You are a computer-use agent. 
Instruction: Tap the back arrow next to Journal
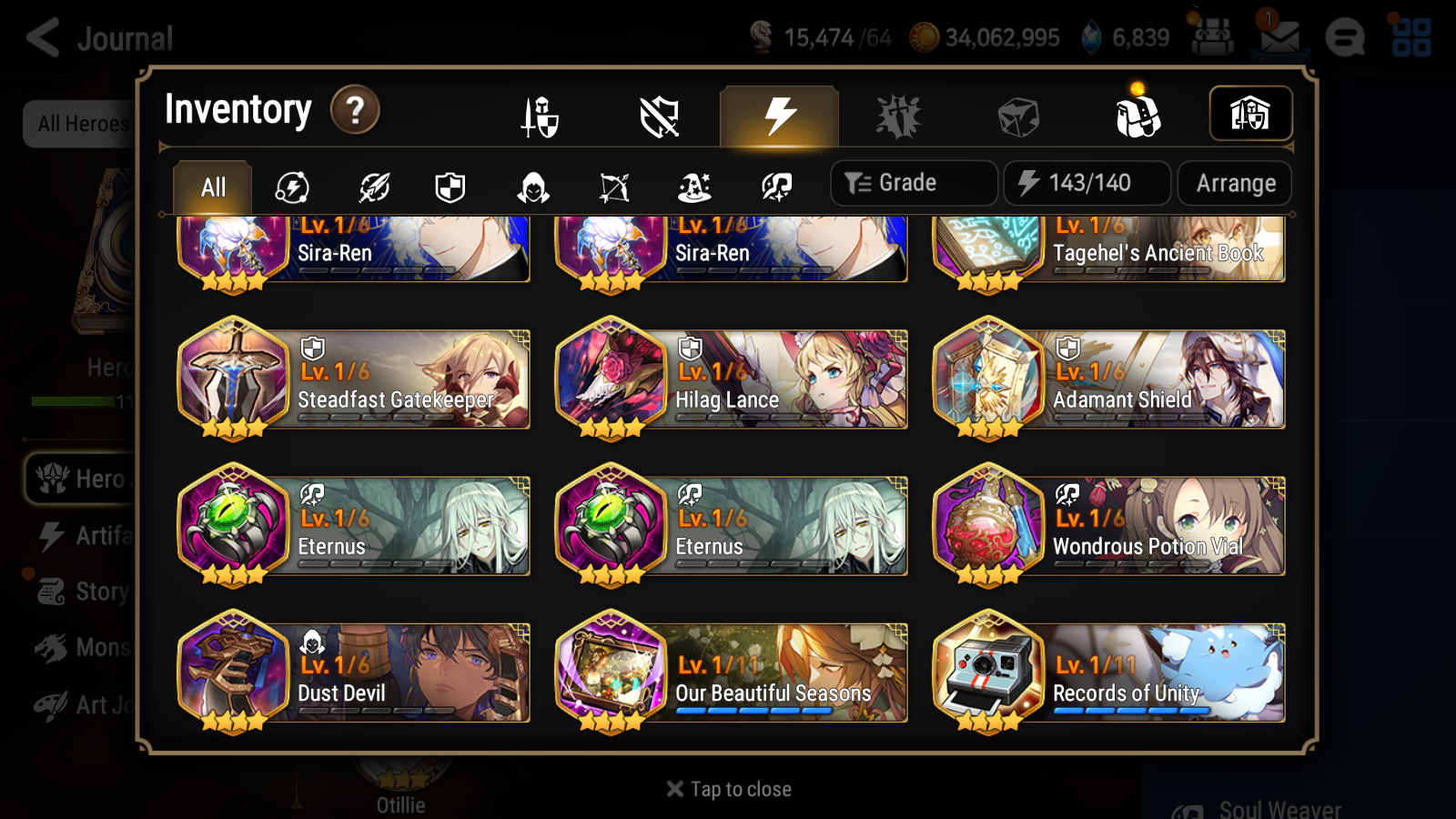[x=41, y=36]
